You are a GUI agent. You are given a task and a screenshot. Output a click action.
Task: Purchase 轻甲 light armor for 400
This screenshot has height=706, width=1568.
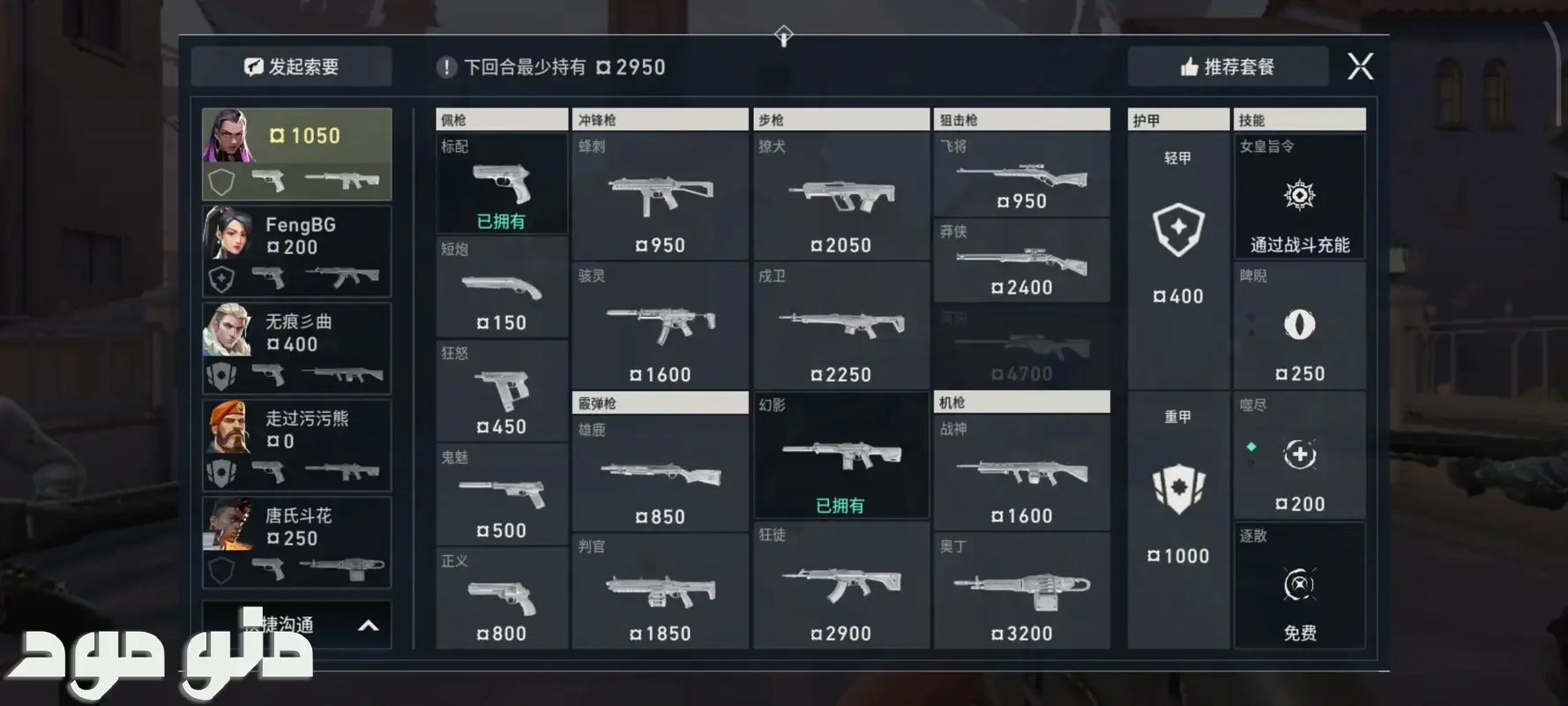[x=1178, y=231]
